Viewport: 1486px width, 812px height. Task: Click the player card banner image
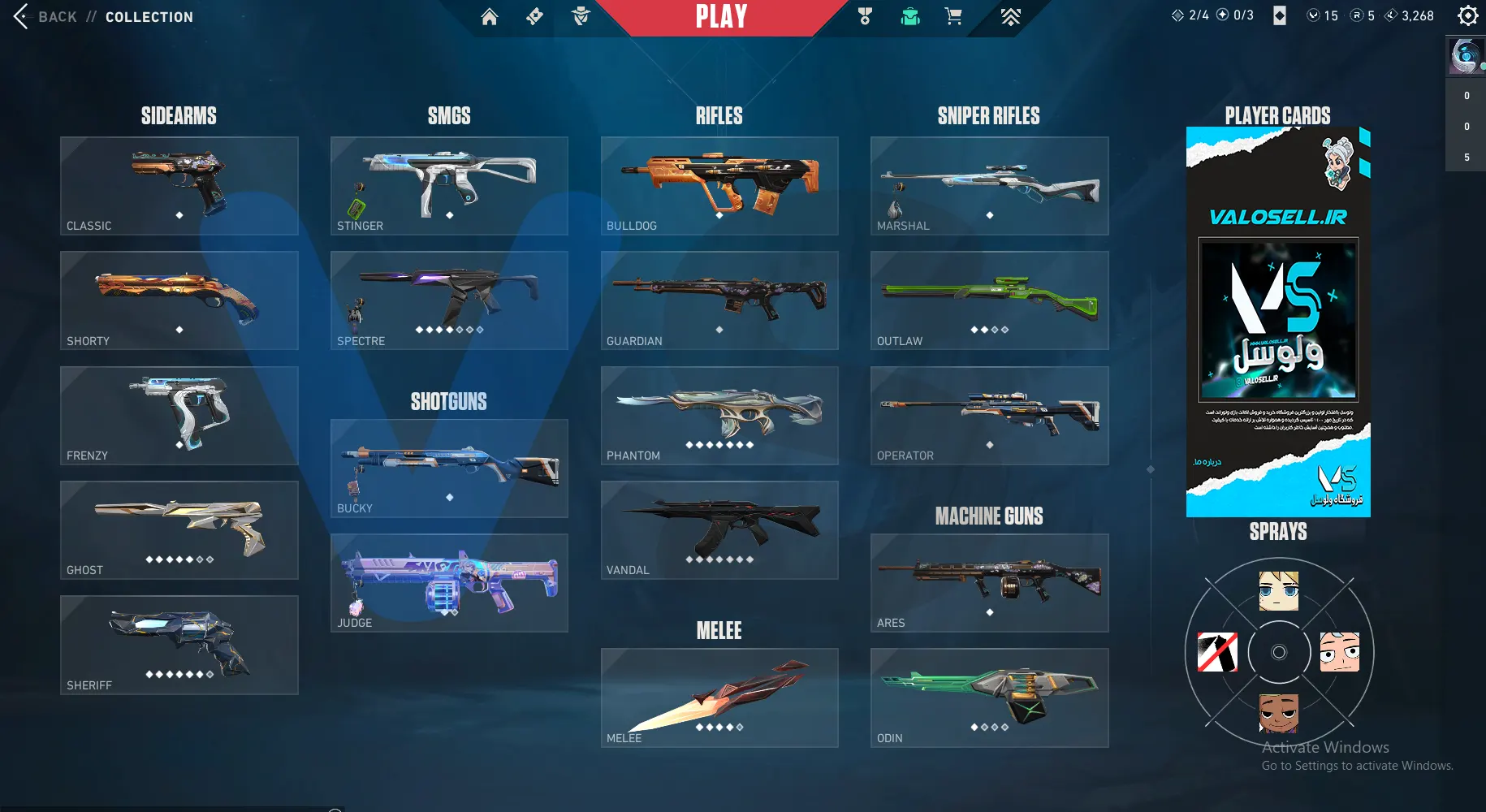[1278, 322]
